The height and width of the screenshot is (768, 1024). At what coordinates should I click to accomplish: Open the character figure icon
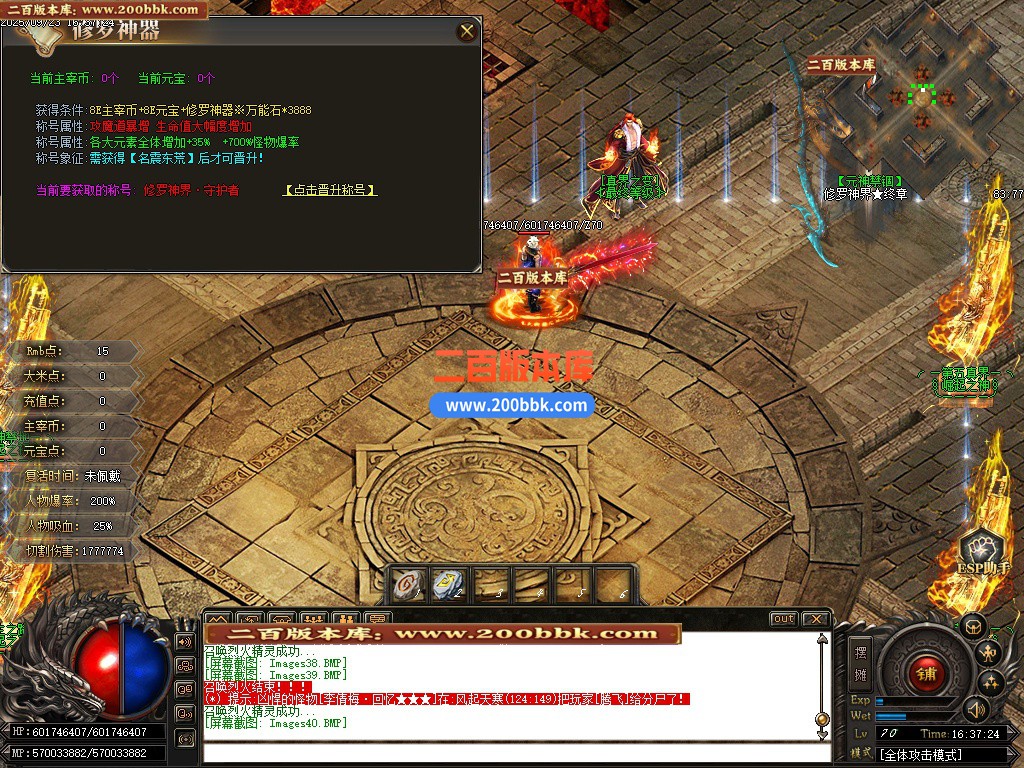tap(990, 654)
